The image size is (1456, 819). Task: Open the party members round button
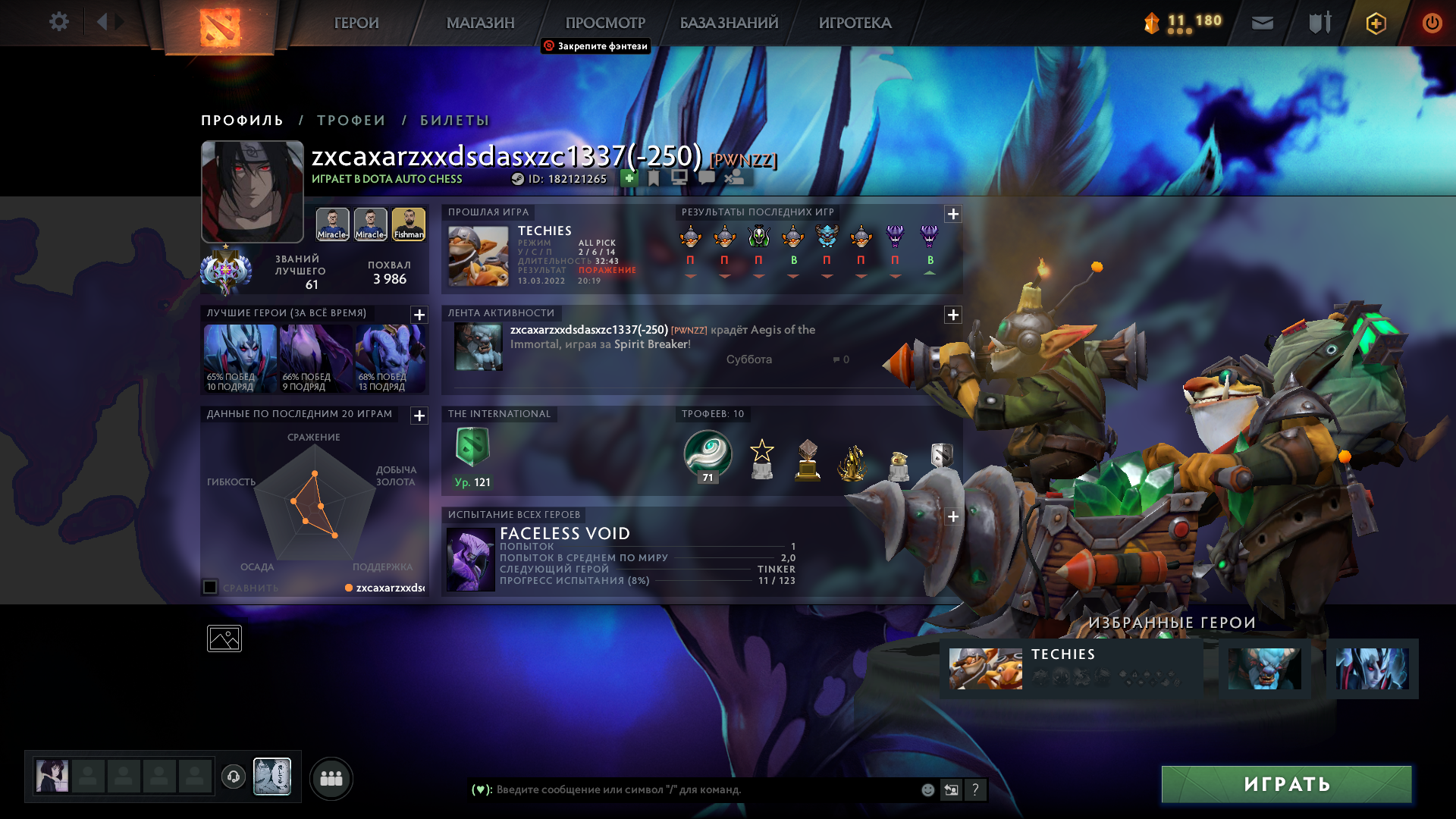(331, 778)
